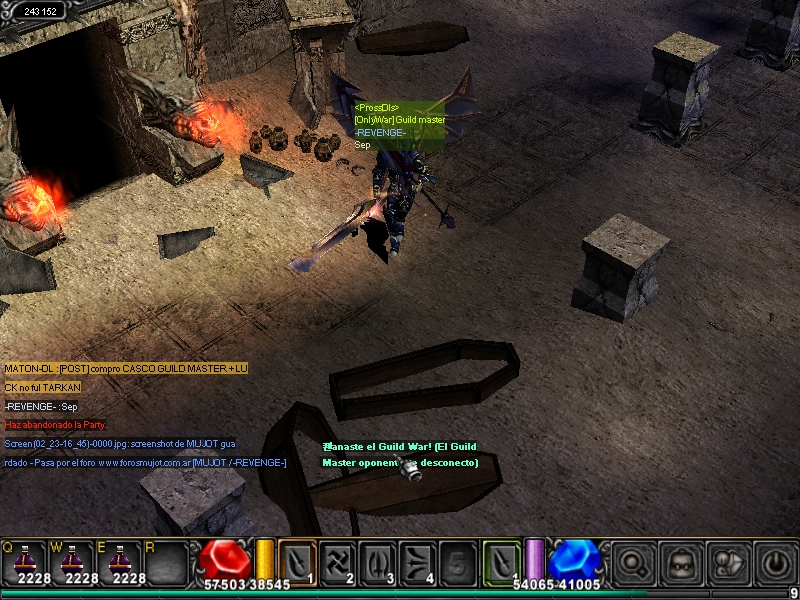Select the skill in slot 4
This screenshot has height=600, width=800.
point(419,561)
